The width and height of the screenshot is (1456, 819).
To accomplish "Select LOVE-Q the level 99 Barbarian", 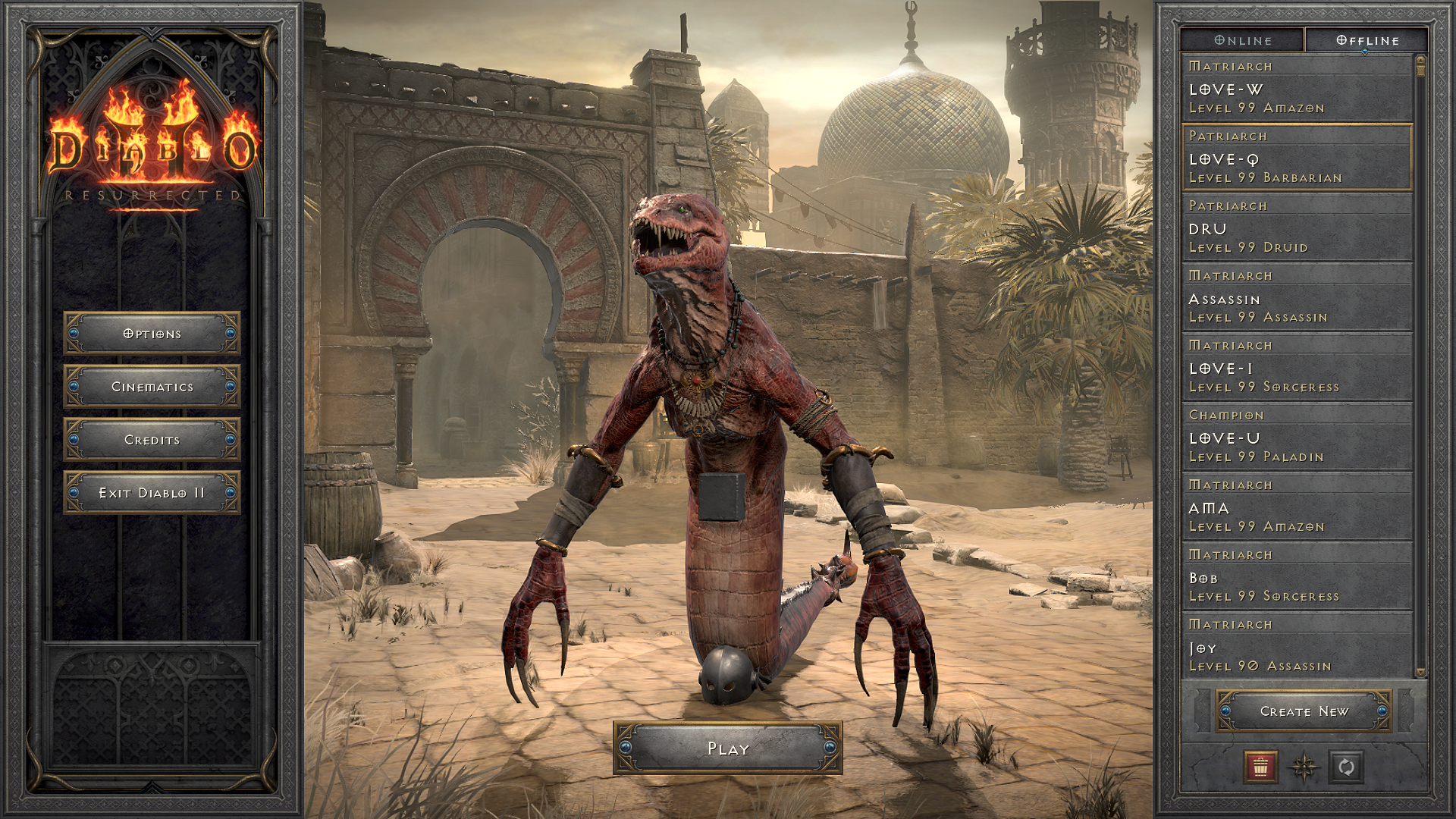I will 1297,158.
